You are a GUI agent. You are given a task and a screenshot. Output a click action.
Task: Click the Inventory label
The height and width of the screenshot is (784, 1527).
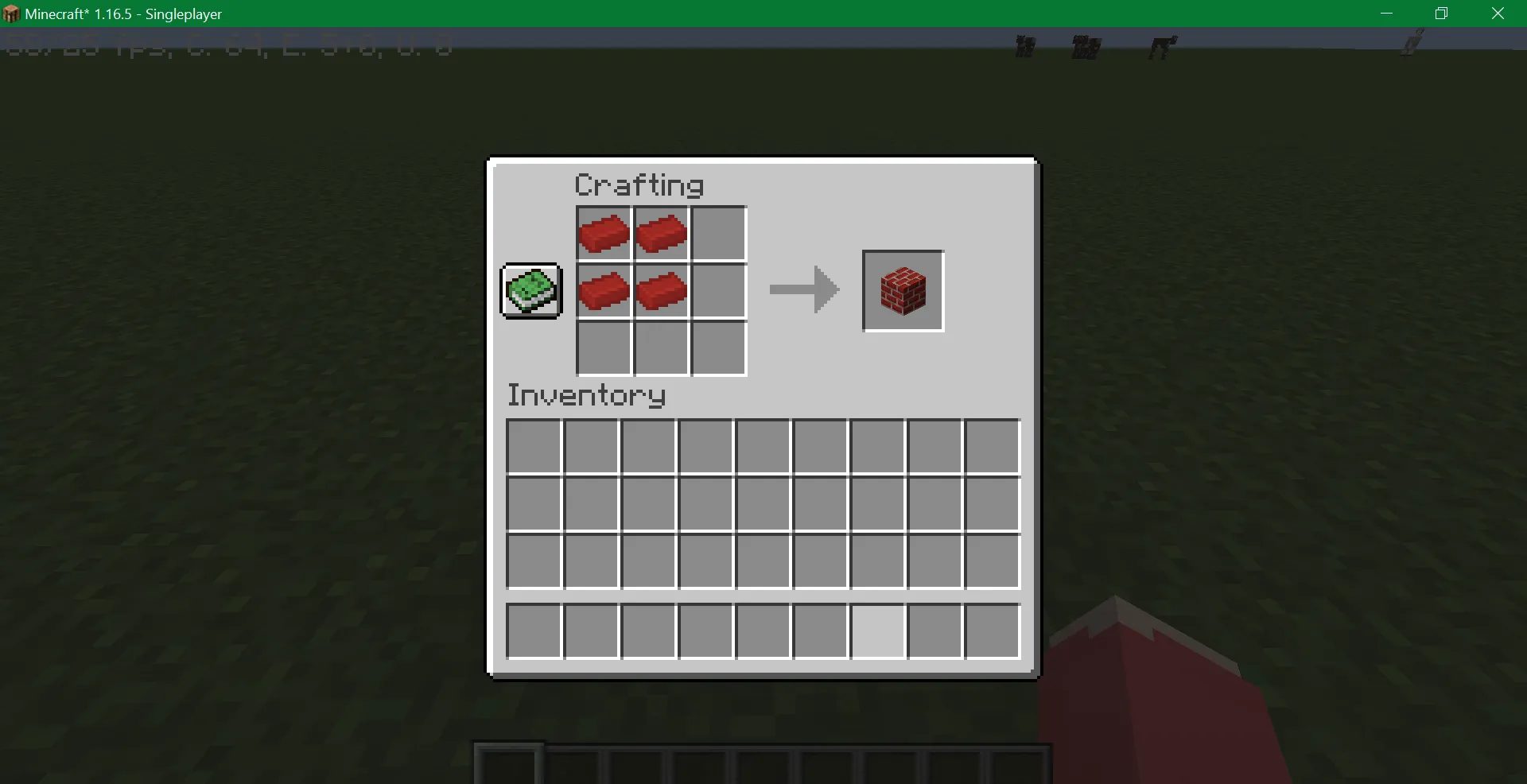point(586,395)
